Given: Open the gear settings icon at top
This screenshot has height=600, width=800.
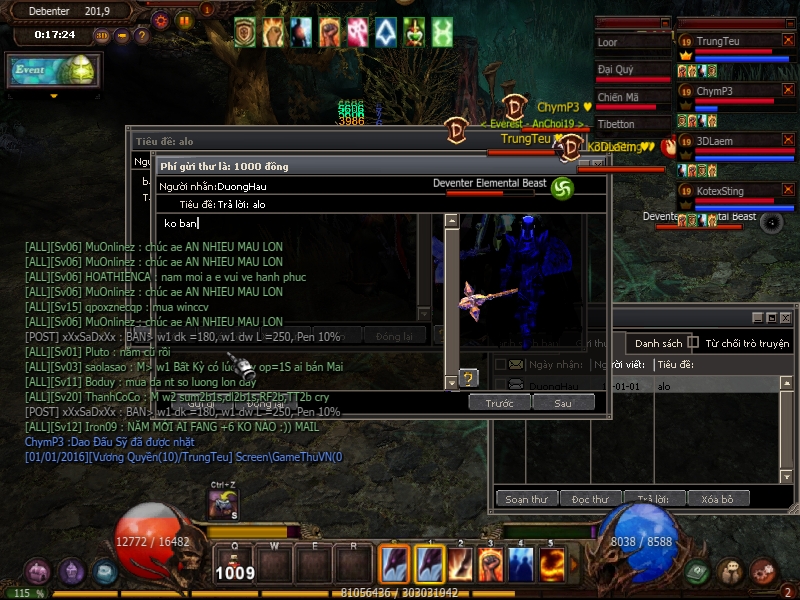Looking at the screenshot, I should pyautogui.click(x=161, y=20).
